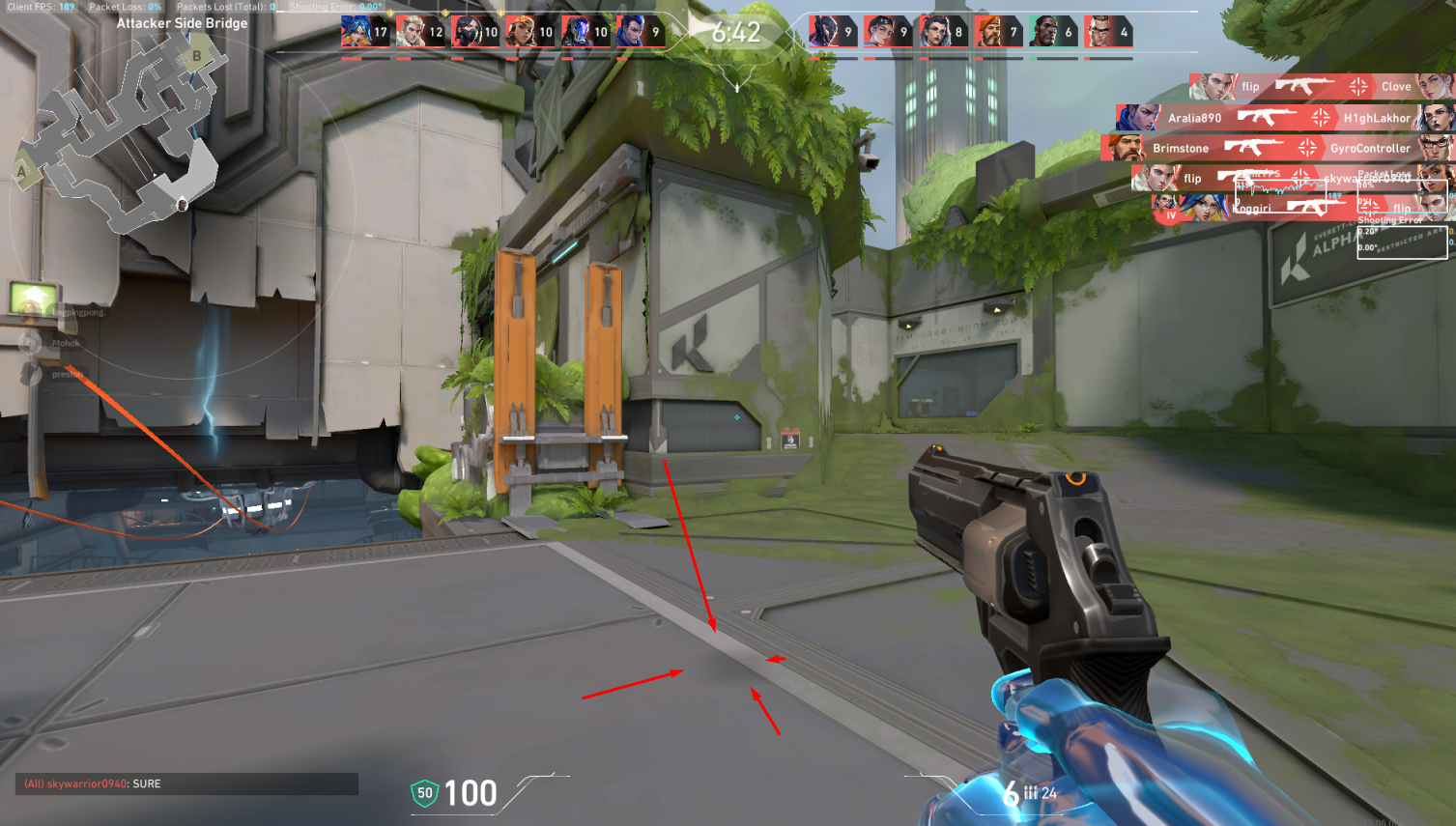
Task: Click the headshot crosshair icon in Brimstone's kill row
Action: pyautogui.click(x=1307, y=147)
